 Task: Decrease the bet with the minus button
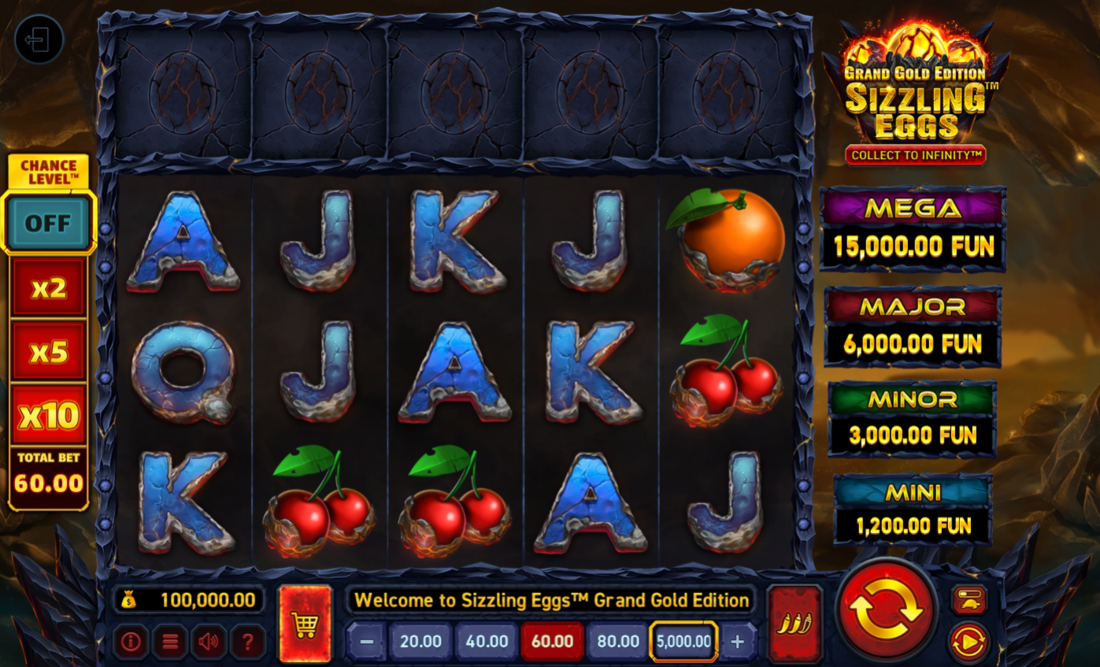(x=367, y=641)
